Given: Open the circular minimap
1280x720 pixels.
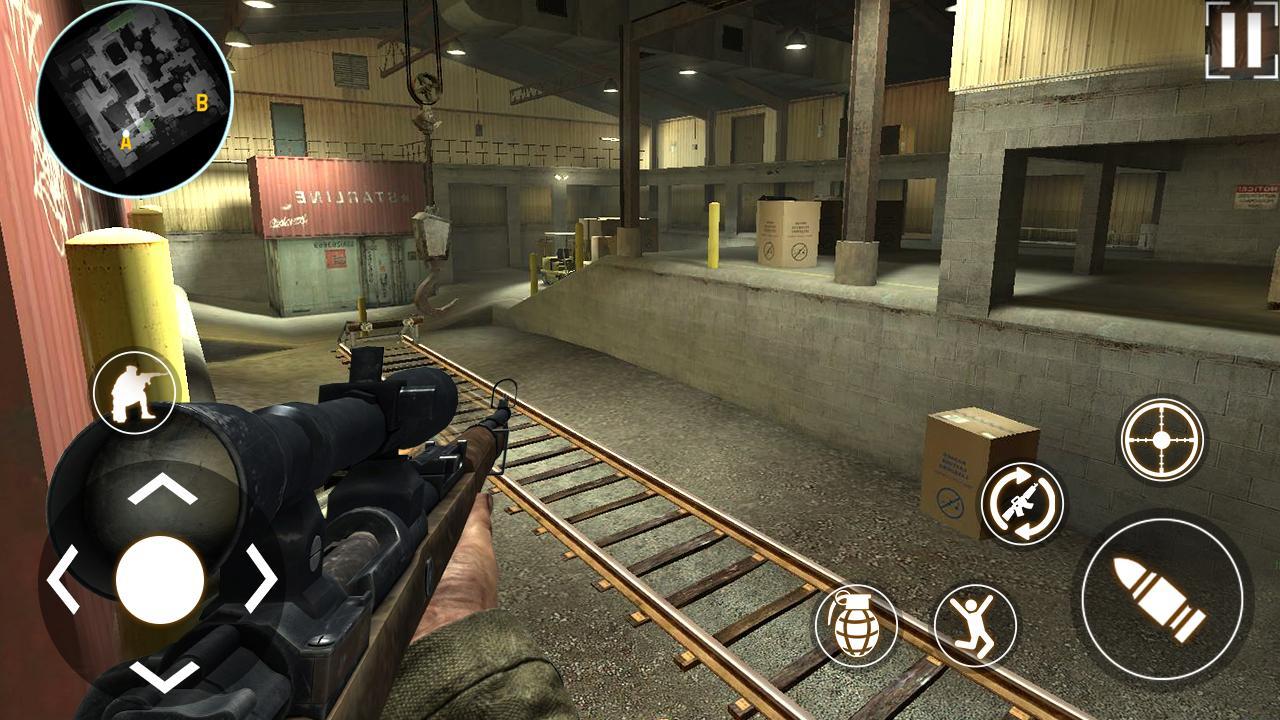Looking at the screenshot, I should [134, 96].
